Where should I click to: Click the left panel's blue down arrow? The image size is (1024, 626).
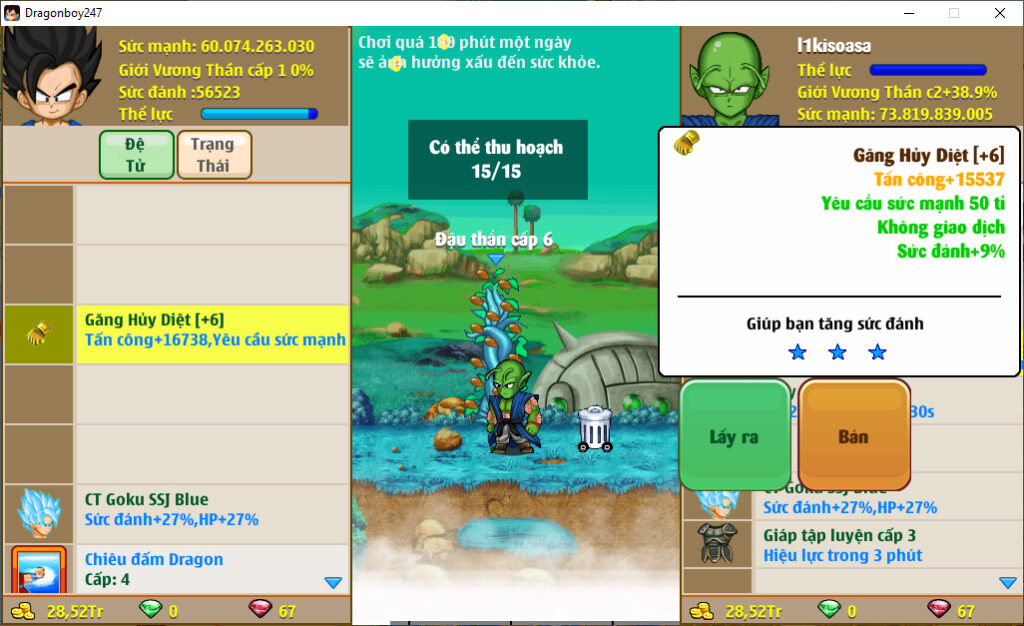pyautogui.click(x=334, y=582)
